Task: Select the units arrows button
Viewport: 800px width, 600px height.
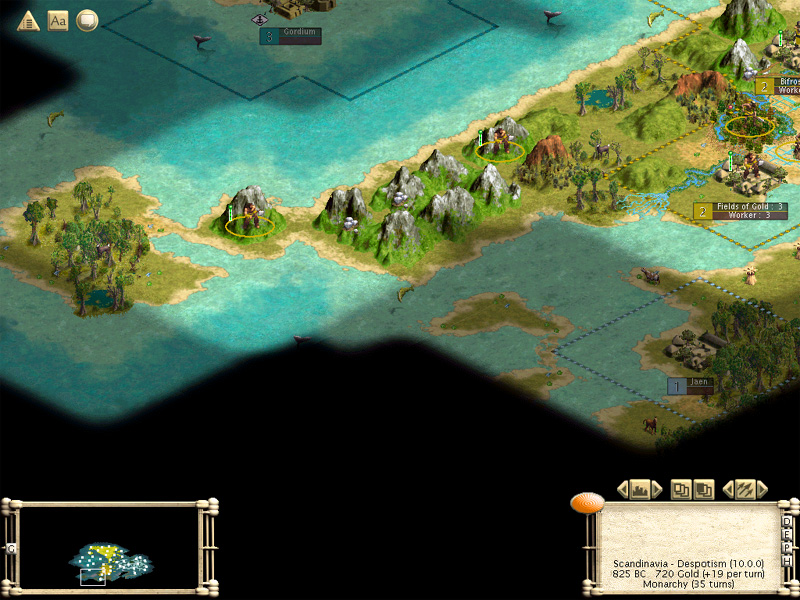Action: pyautogui.click(x=743, y=489)
